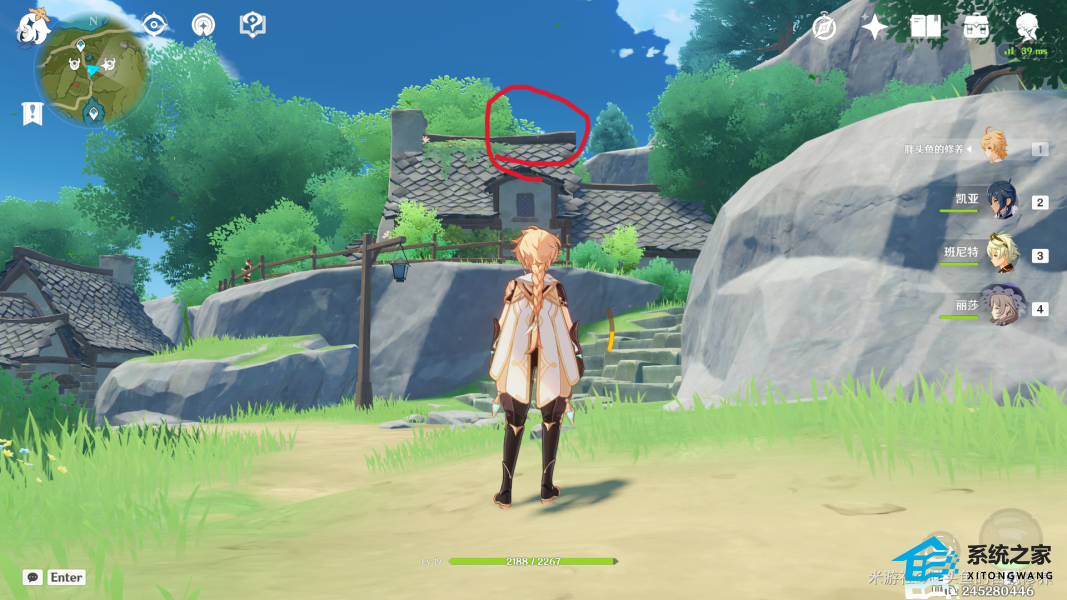The height and width of the screenshot is (600, 1067).
Task: Open the circular minimap
Action: [x=92, y=69]
